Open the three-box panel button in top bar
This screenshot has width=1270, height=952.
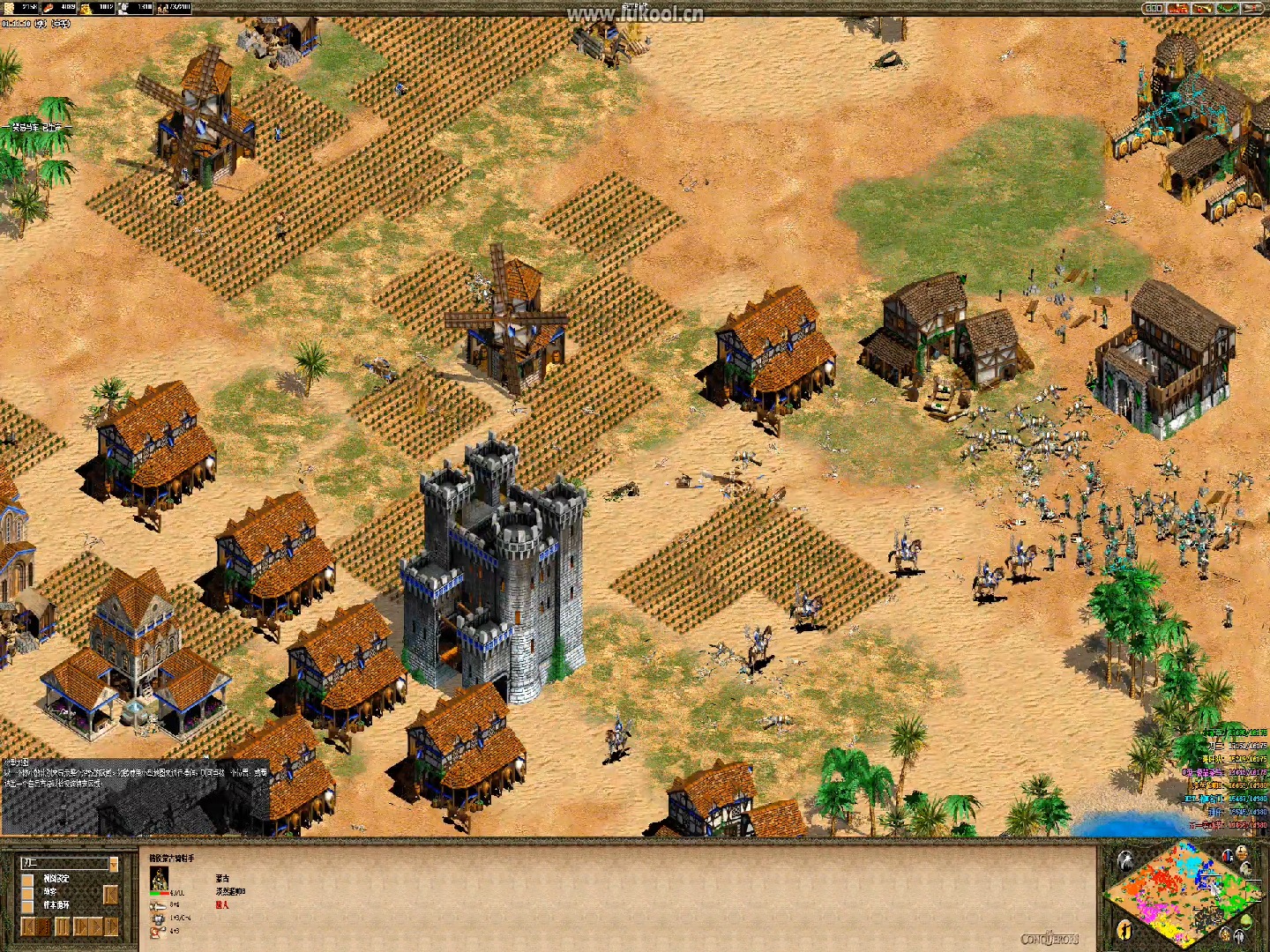(1154, 8)
